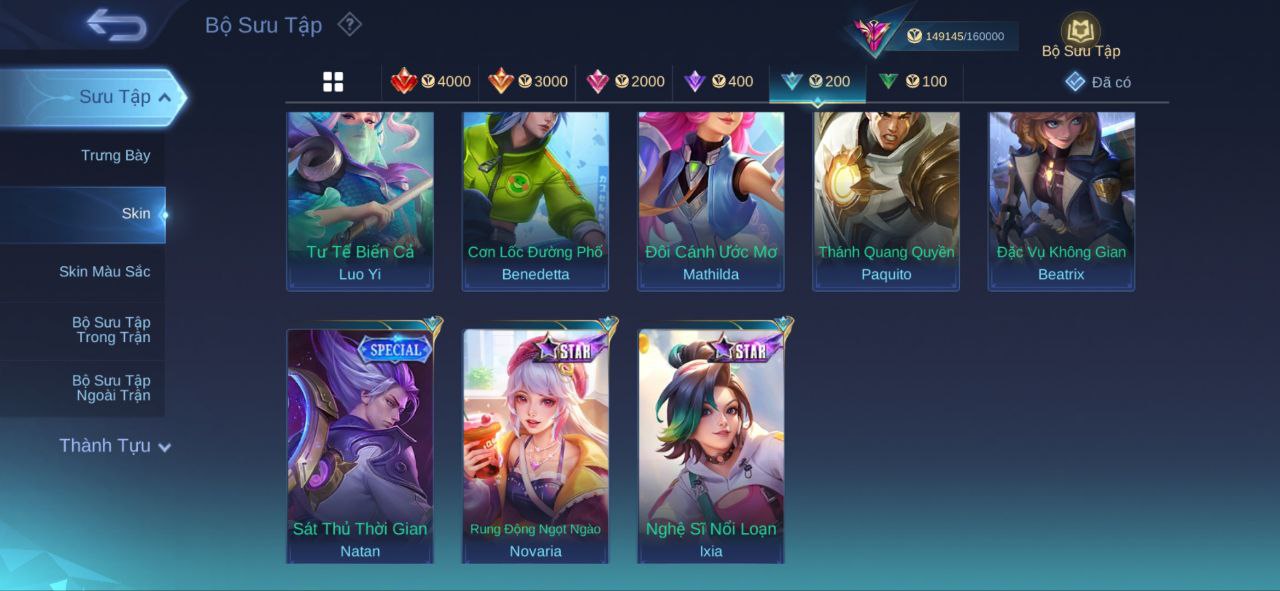Go back with the return arrow
This screenshot has width=1280, height=591.
[x=116, y=25]
